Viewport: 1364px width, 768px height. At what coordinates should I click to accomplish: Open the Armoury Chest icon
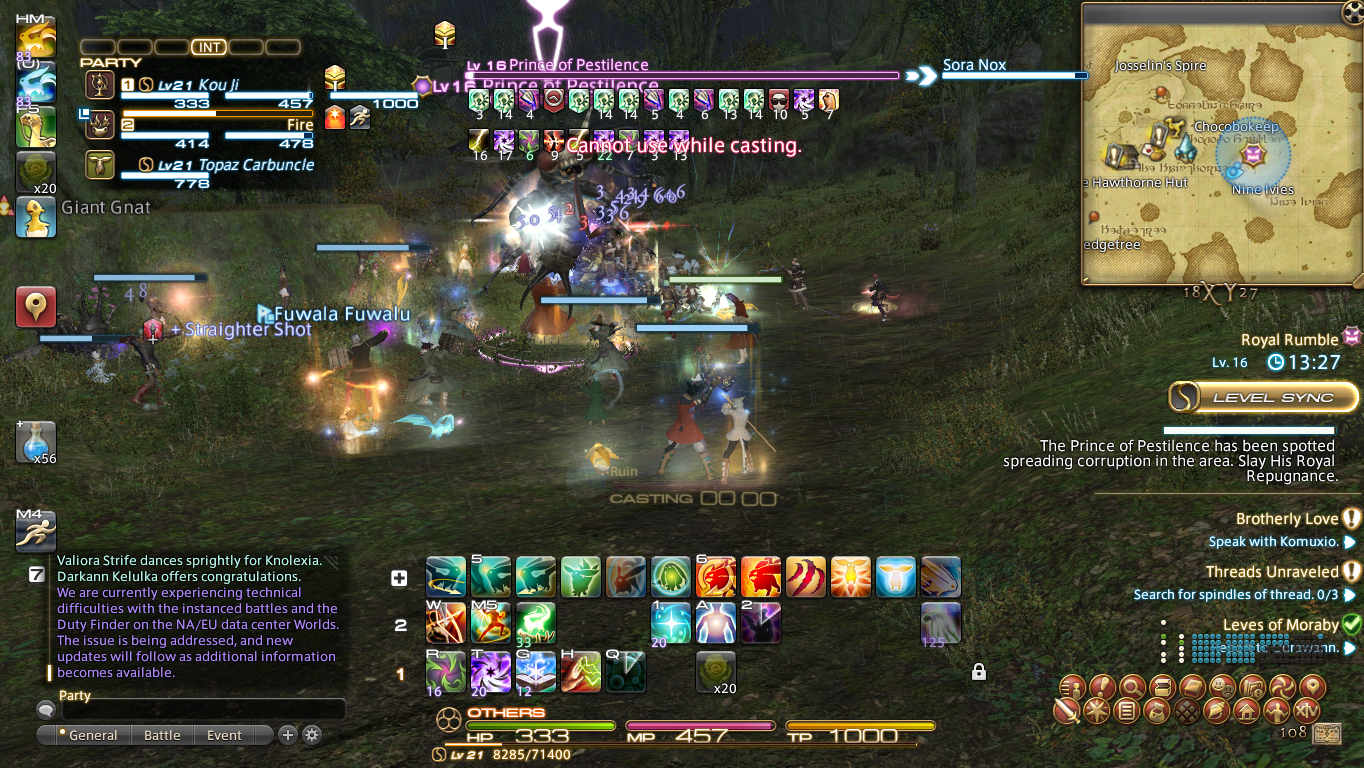point(1161,688)
